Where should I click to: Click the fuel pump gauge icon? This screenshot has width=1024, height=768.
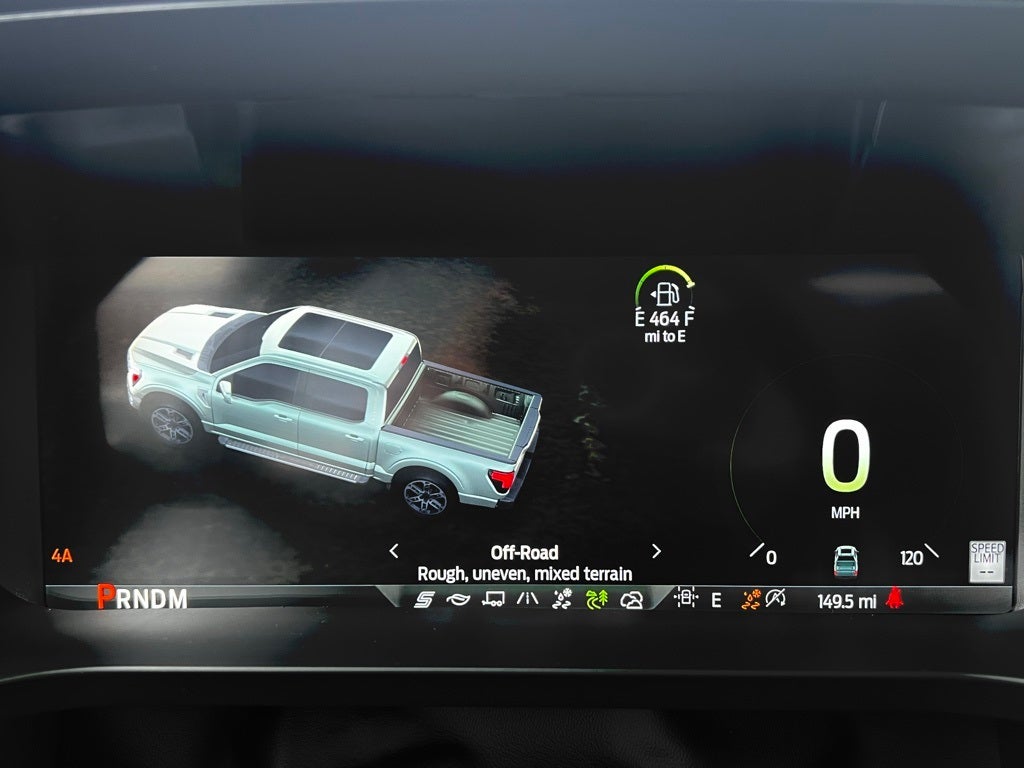pyautogui.click(x=665, y=294)
